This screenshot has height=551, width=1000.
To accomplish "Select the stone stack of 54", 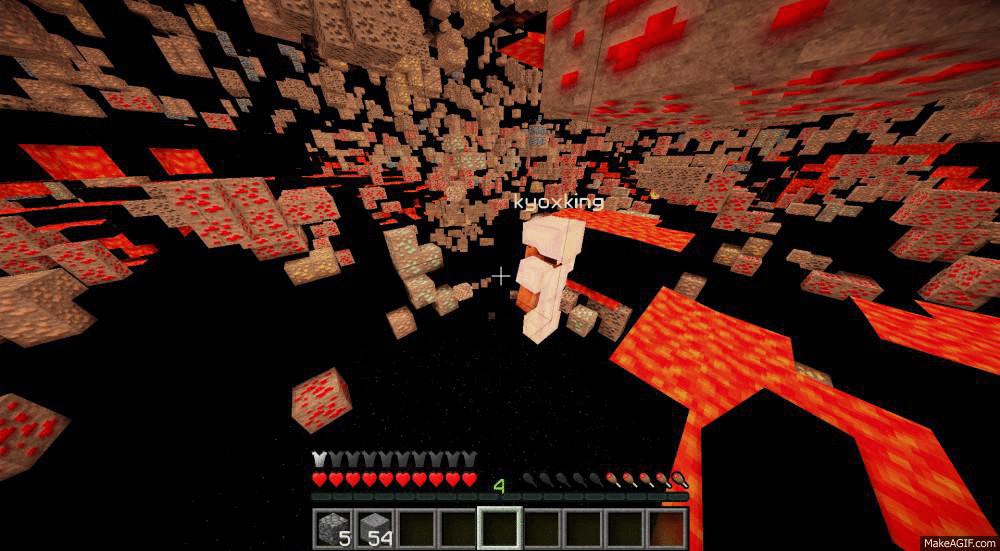I will pos(375,527).
